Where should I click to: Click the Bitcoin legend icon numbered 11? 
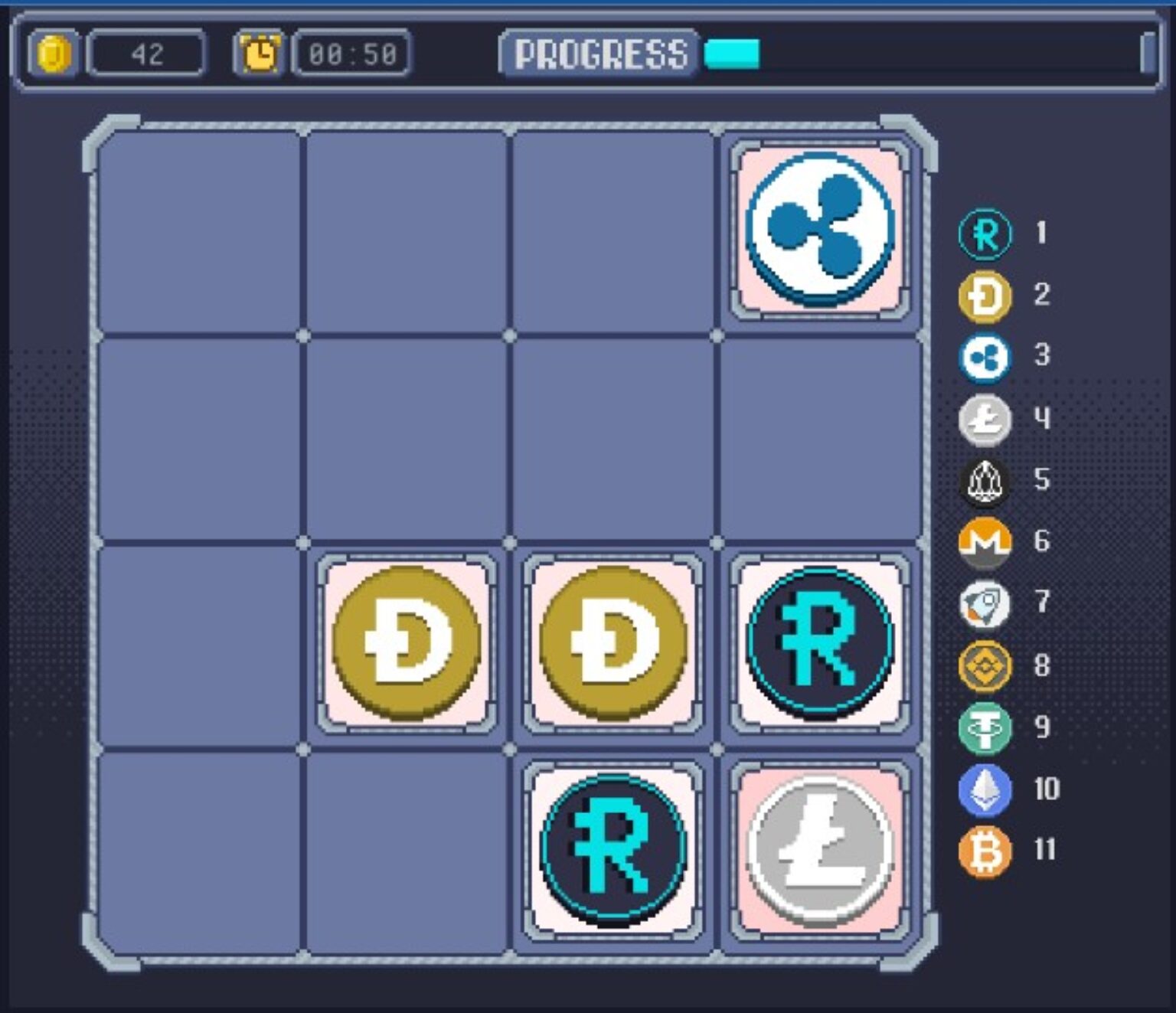(x=984, y=851)
